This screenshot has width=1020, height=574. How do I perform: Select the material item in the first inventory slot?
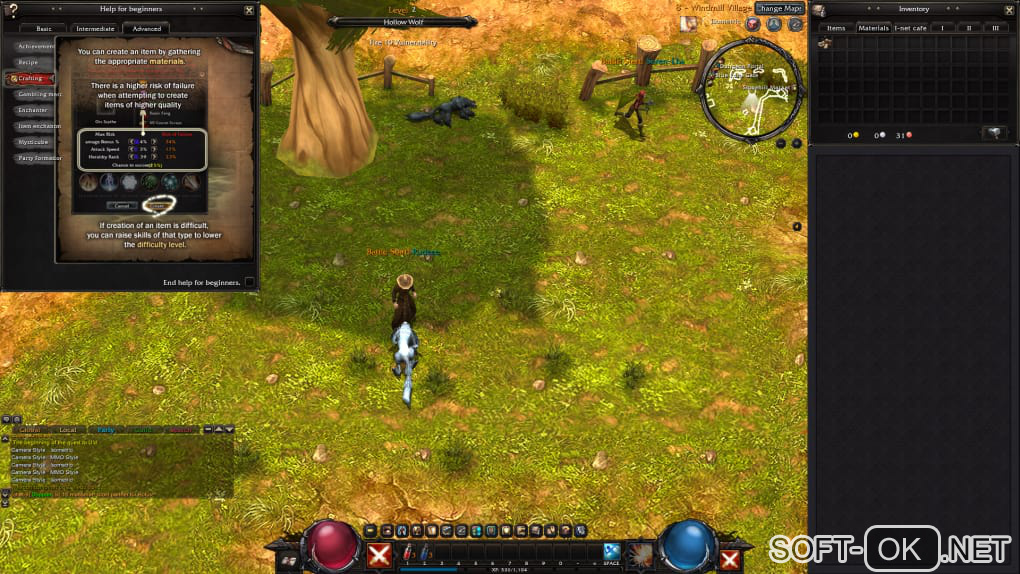(825, 43)
